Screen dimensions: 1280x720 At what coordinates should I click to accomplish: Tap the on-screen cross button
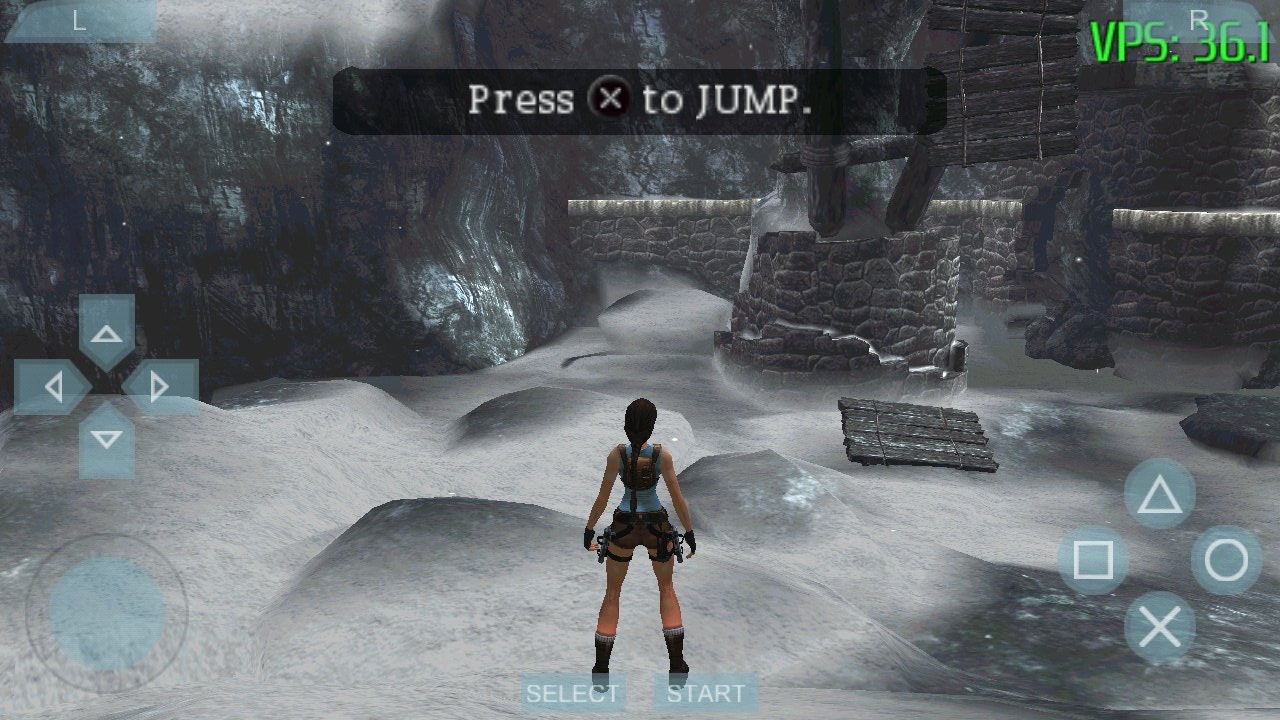tap(1160, 627)
